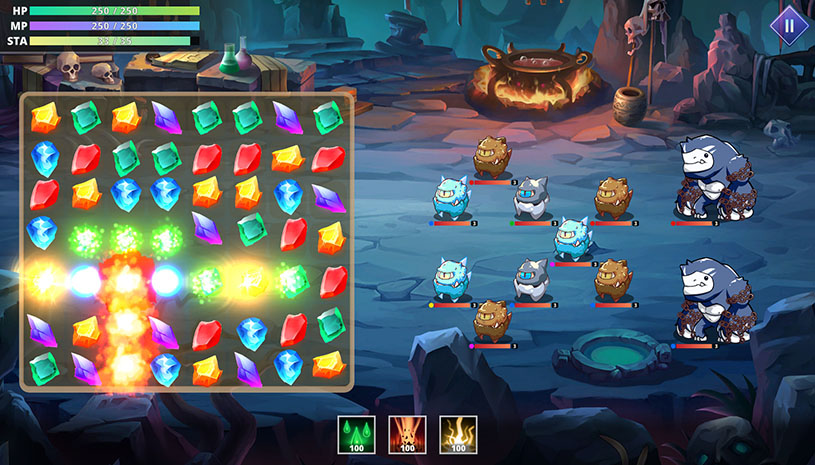This screenshot has height=465, width=815.
Task: Pause the game with the diamond button
Action: (x=788, y=26)
